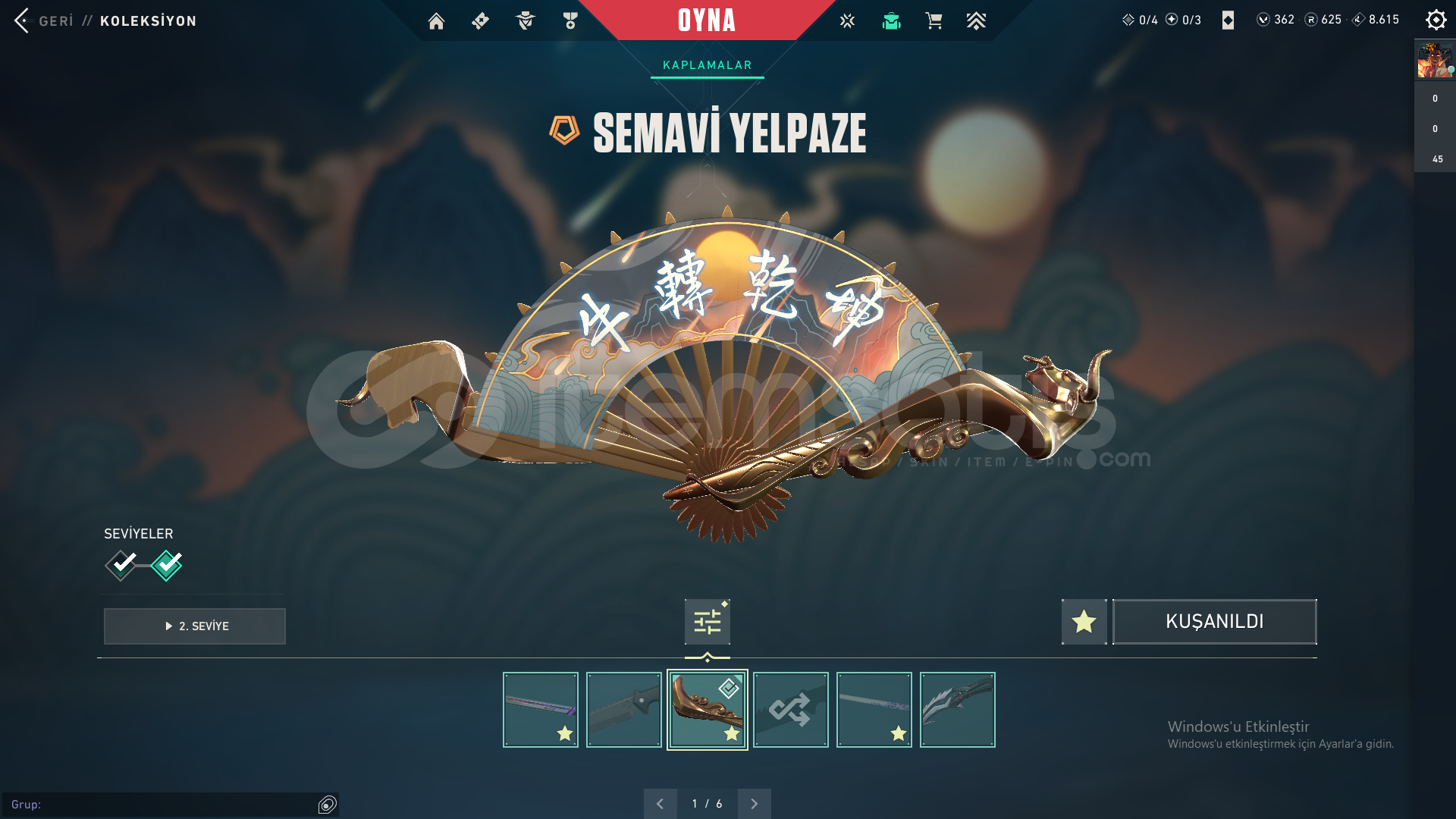
Task: Click the red OYNA play button
Action: click(x=707, y=20)
